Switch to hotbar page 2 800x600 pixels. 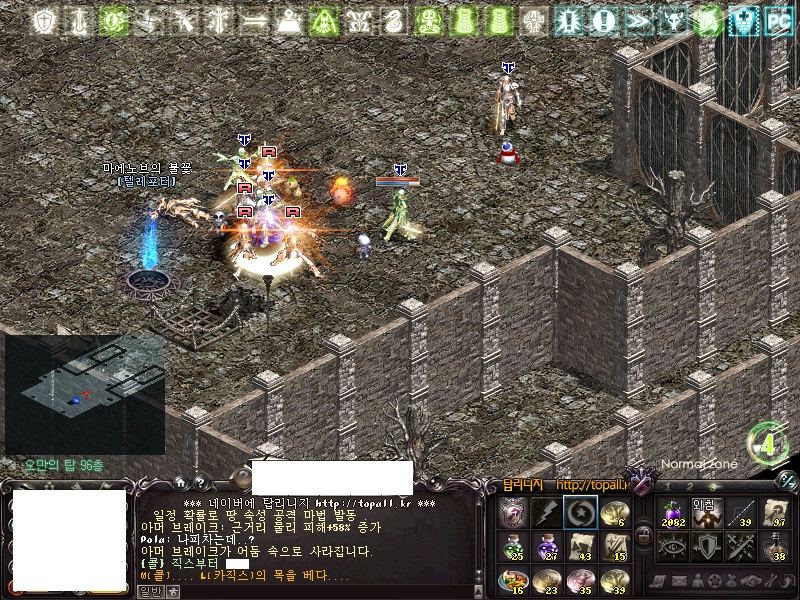coord(689,486)
